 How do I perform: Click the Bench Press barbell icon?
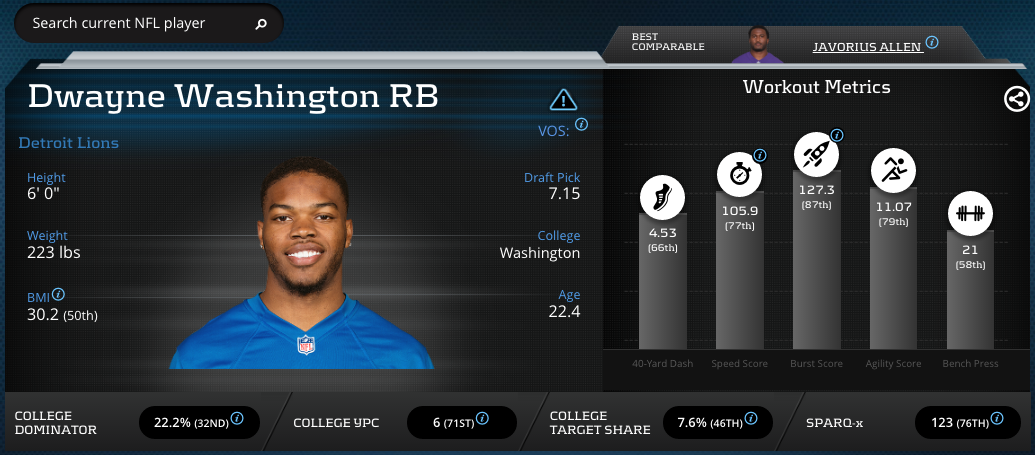point(970,213)
